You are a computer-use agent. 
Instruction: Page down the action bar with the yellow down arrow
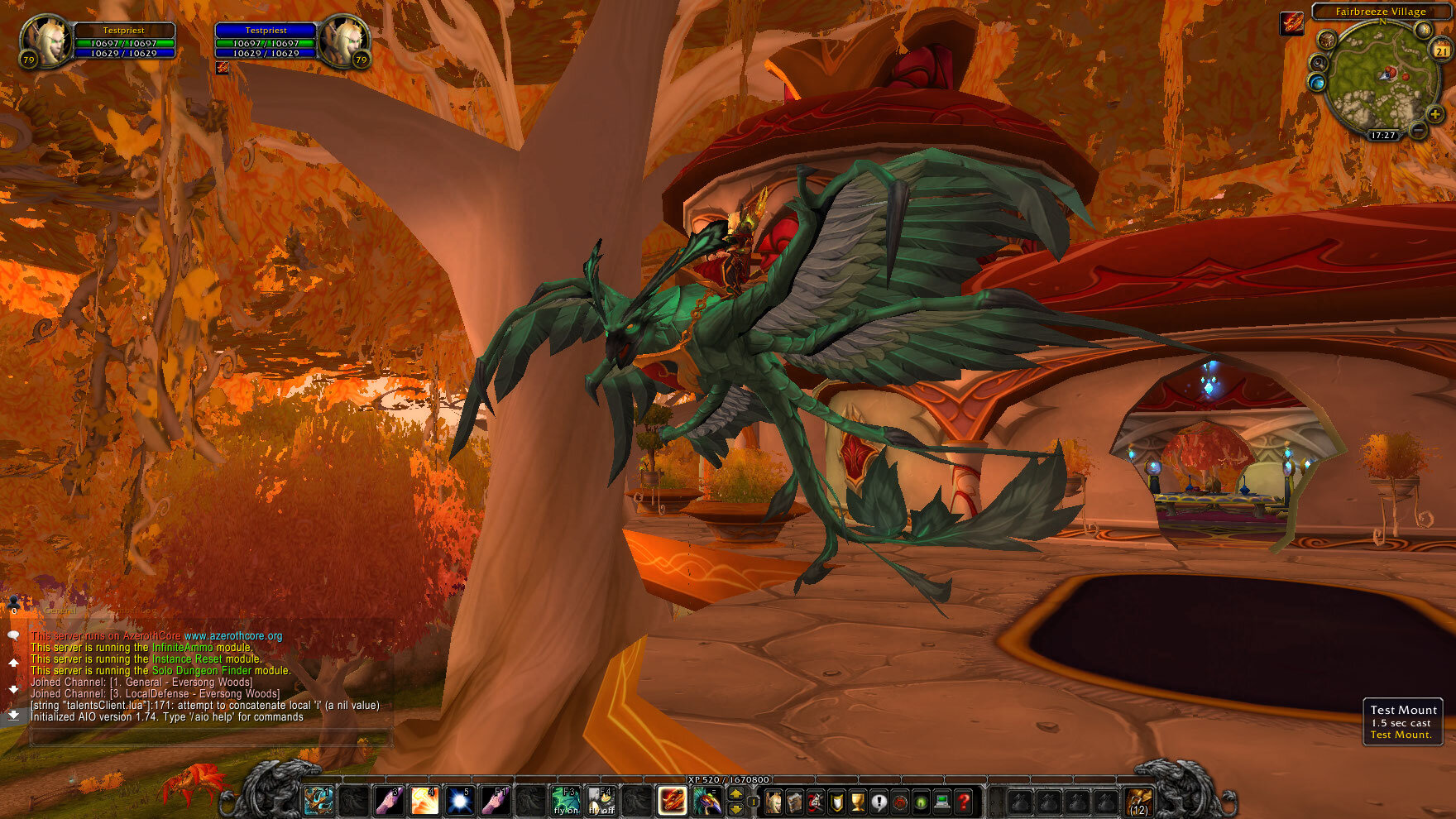point(735,808)
